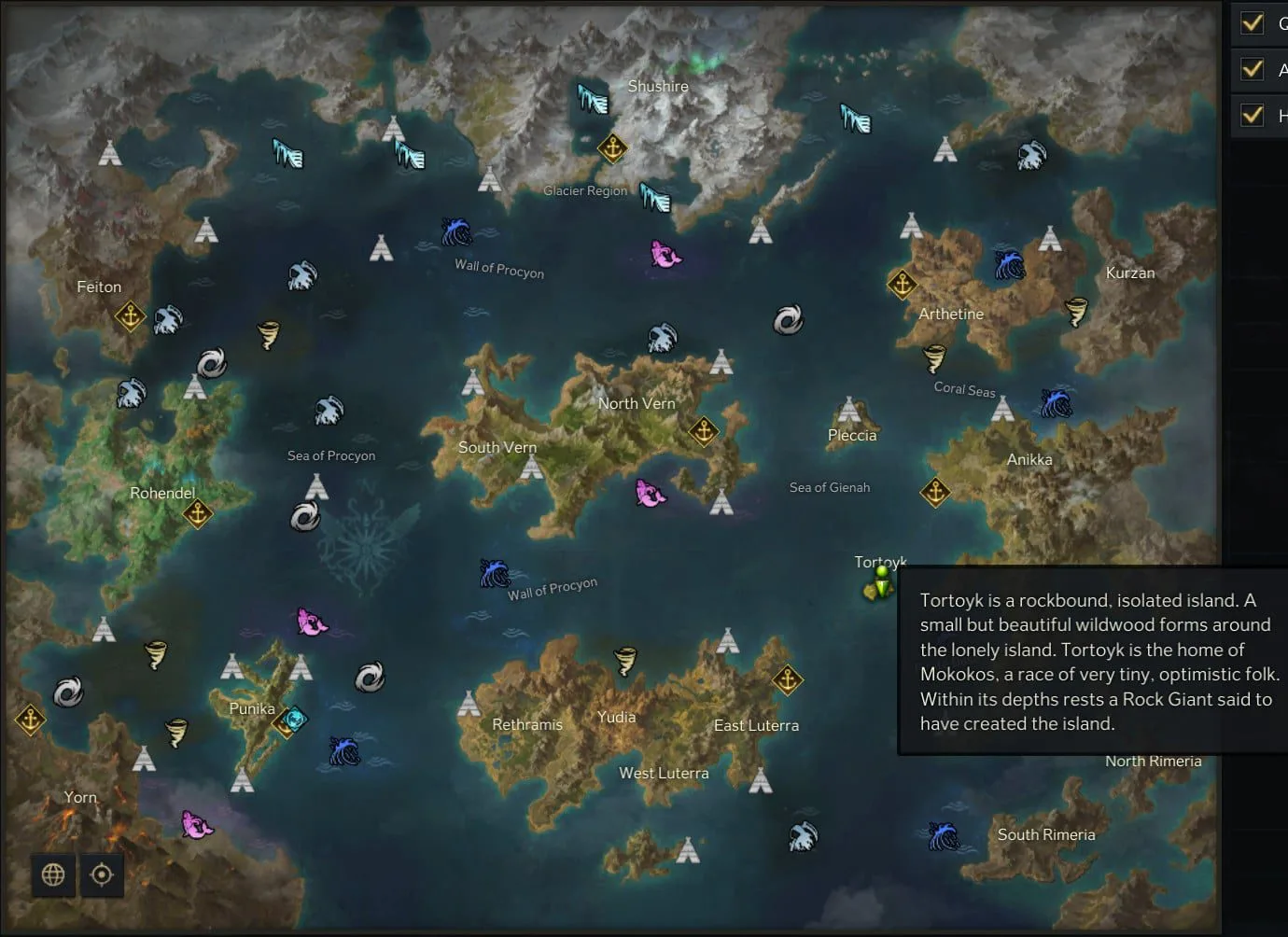Choose the East Luterra port anchor
Screen dimensions: 1288x937
(787, 680)
